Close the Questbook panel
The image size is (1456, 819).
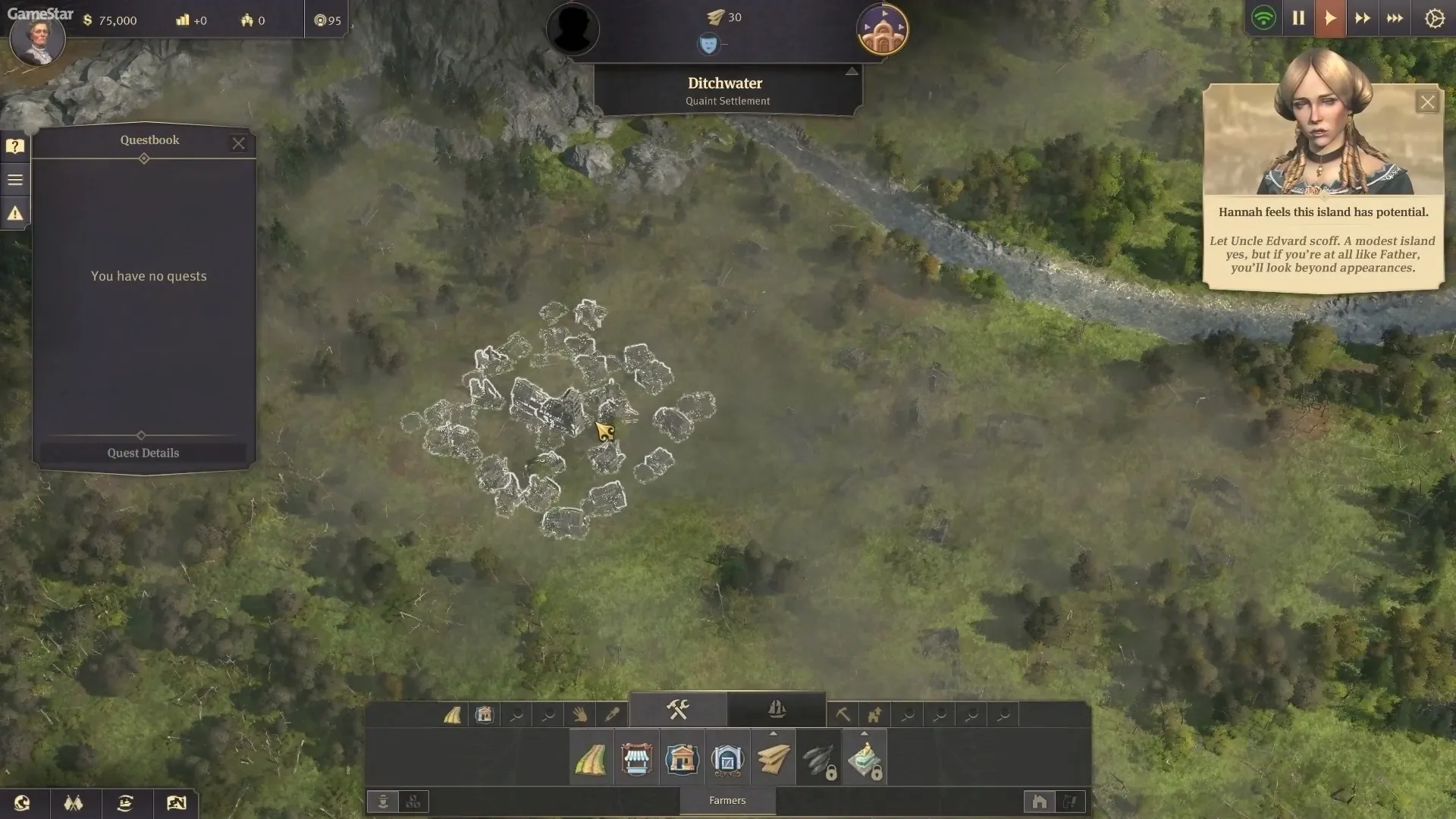click(x=239, y=143)
